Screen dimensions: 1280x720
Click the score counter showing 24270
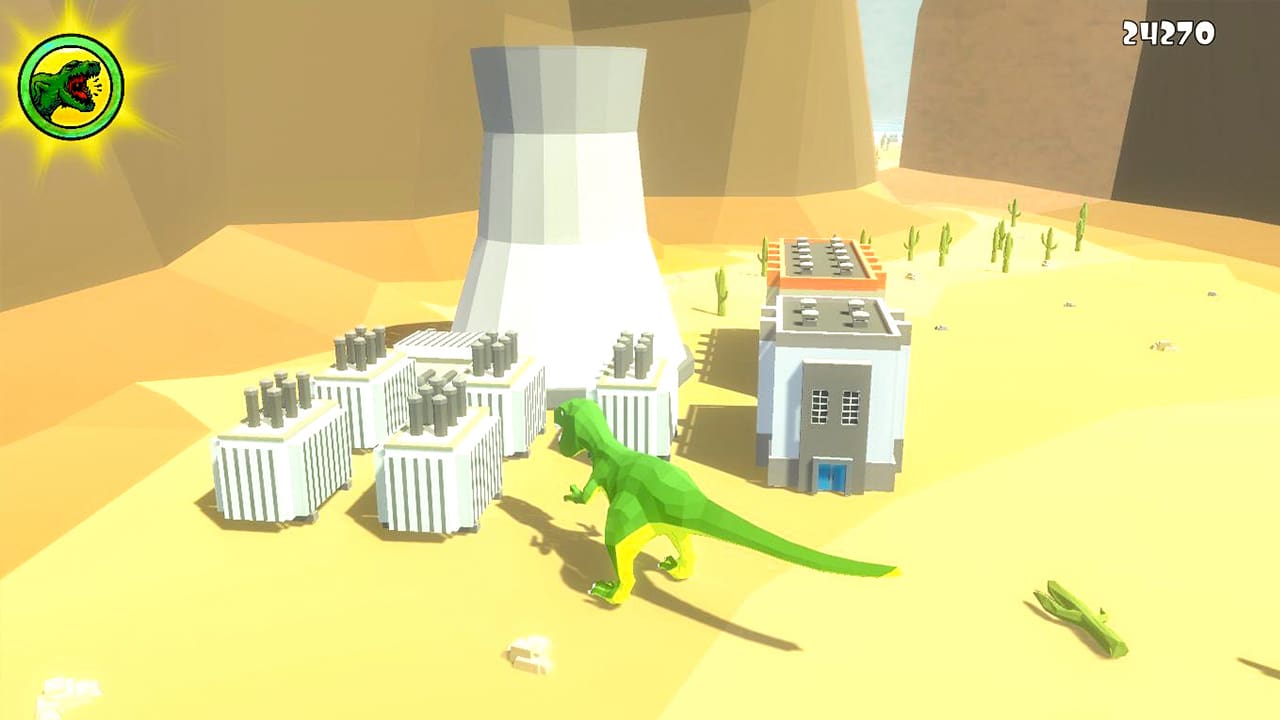click(x=1171, y=33)
